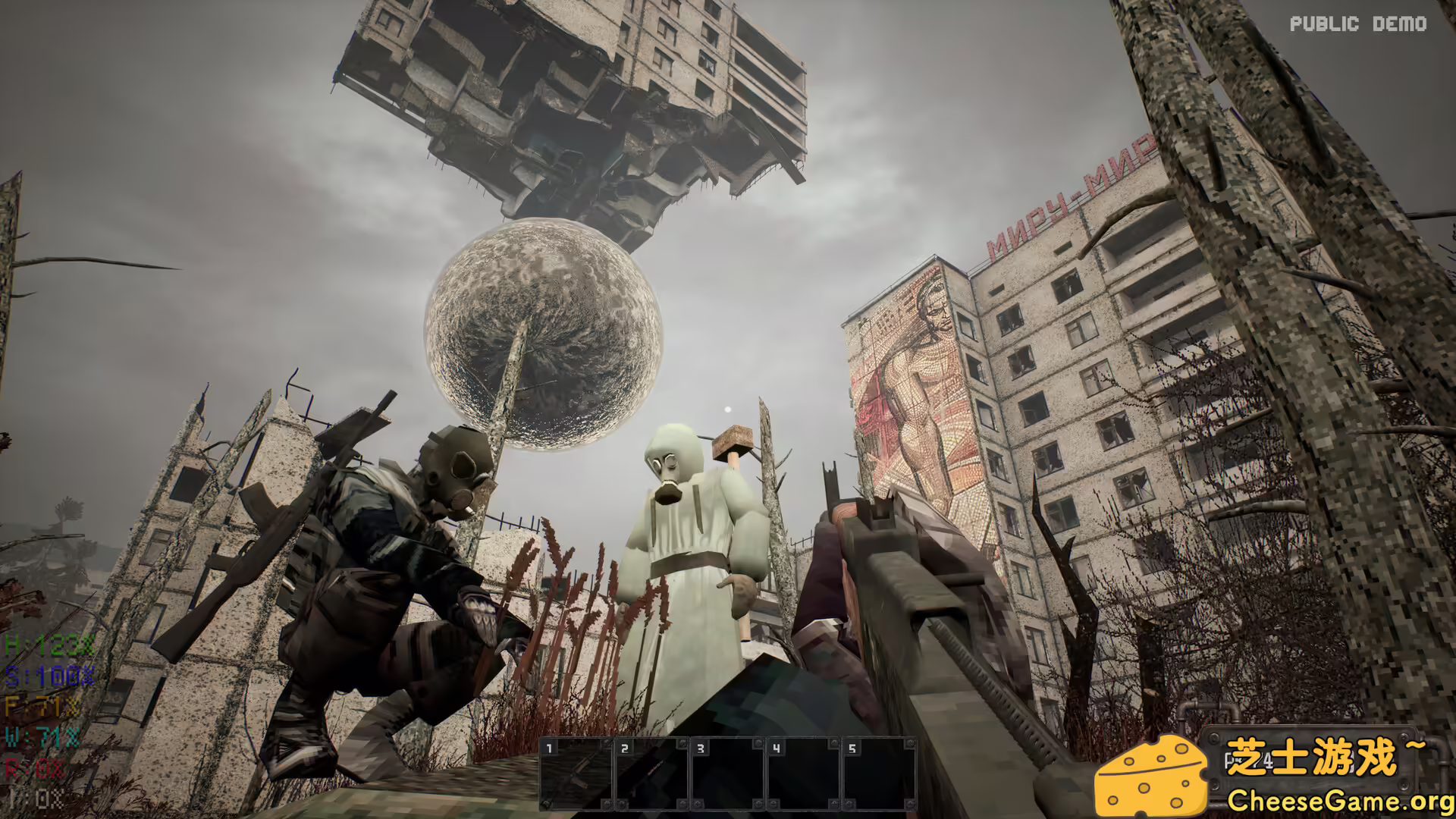The width and height of the screenshot is (1456, 819).
Task: Select the weapon in hotbar slot 1
Action: pos(576,766)
